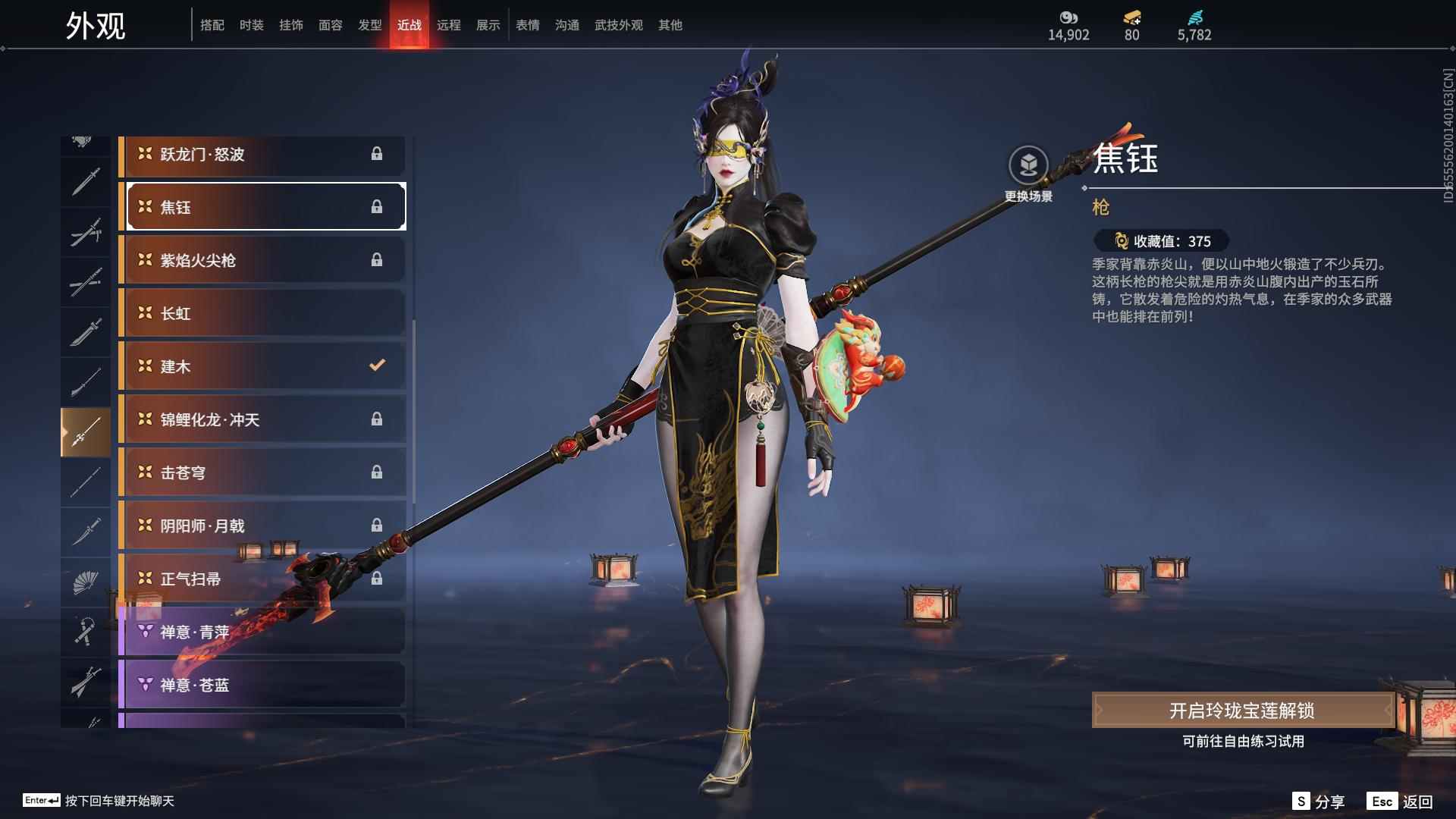Switch to the 远程 tab
Screen dimensions: 1456x819
tap(449, 24)
